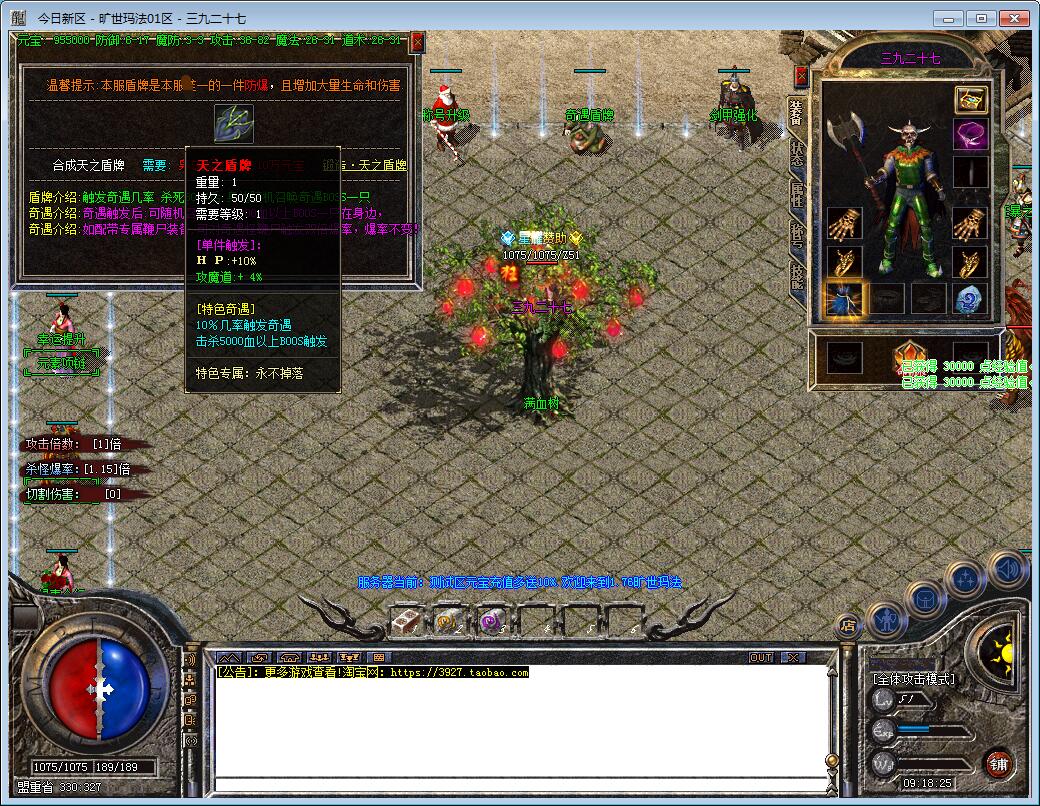Click the OUT button above chat
Screen dimensions: 1040x806
(x=761, y=657)
